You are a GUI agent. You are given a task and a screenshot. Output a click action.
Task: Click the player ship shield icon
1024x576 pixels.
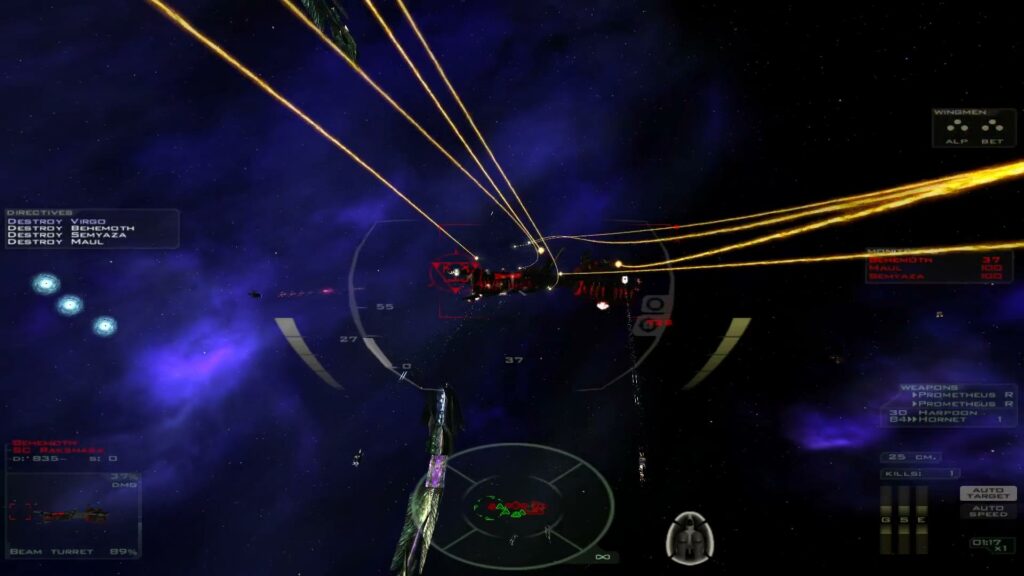click(x=689, y=537)
